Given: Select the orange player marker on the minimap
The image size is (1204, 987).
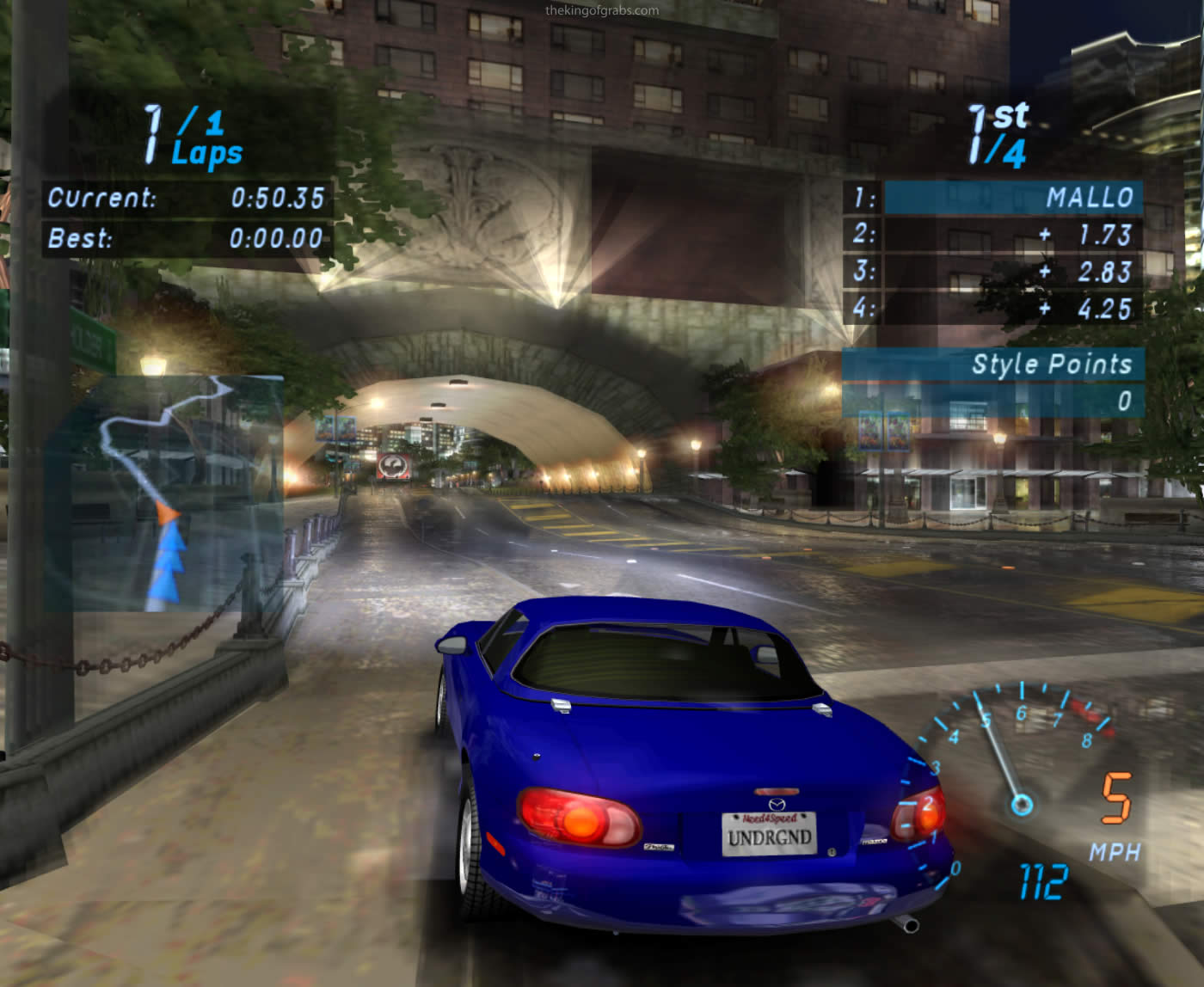Looking at the screenshot, I should click(x=168, y=514).
